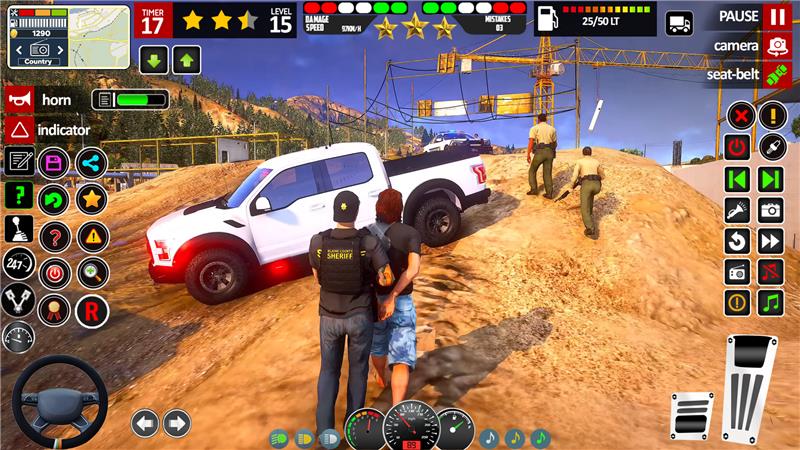
Task: Turn on the indicator hazard triangle
Action: [x=19, y=129]
